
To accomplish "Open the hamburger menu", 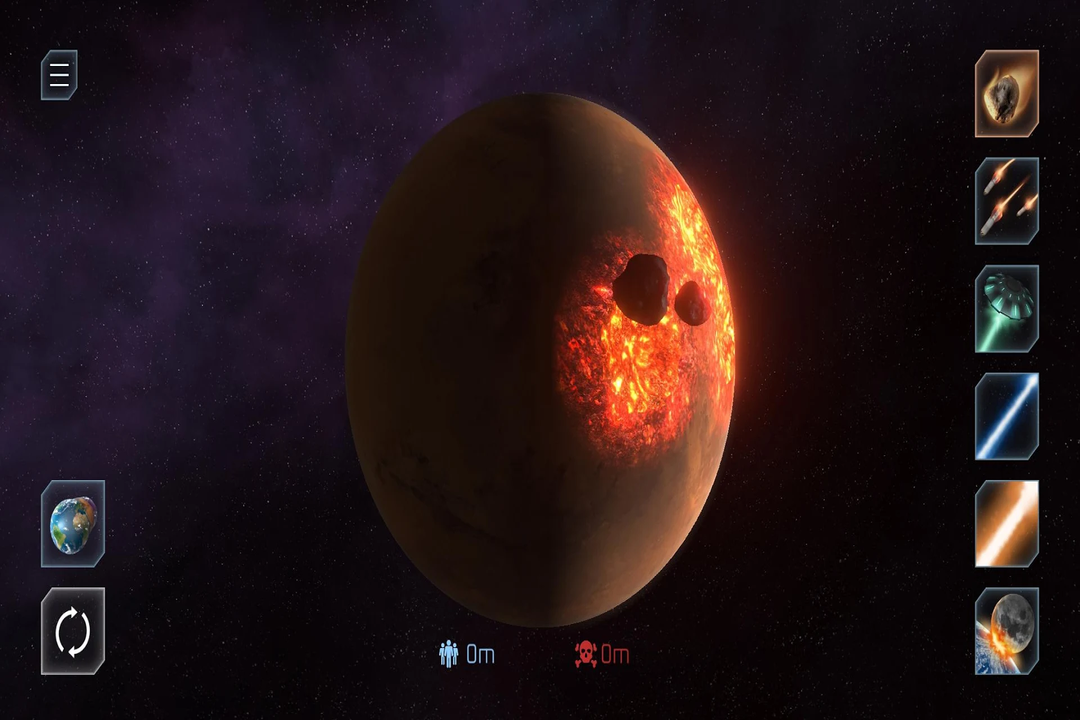I will click(59, 75).
